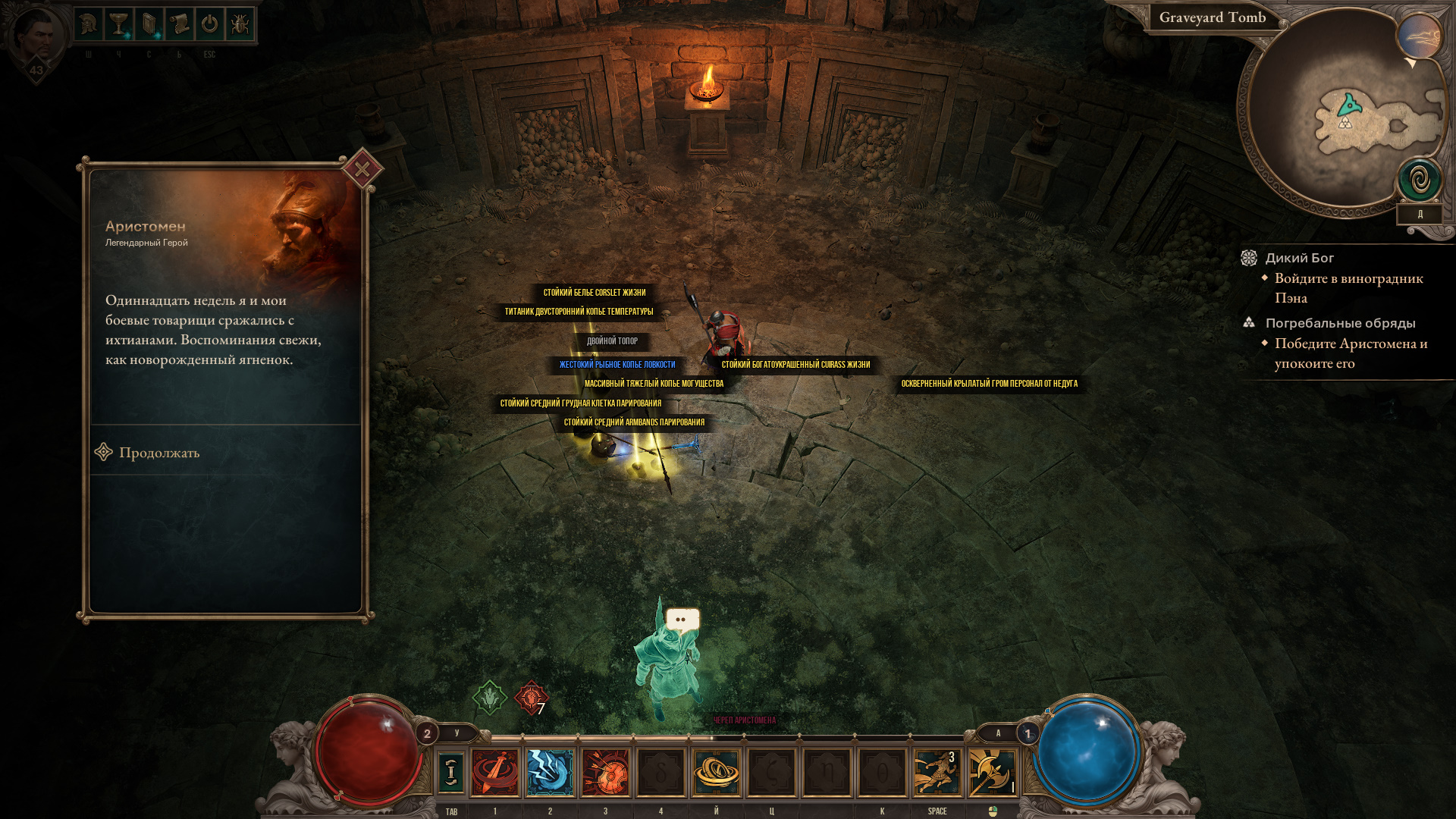This screenshot has height=819, width=1456.
Task: Use the running warrior dodge skill
Action: click(x=937, y=772)
